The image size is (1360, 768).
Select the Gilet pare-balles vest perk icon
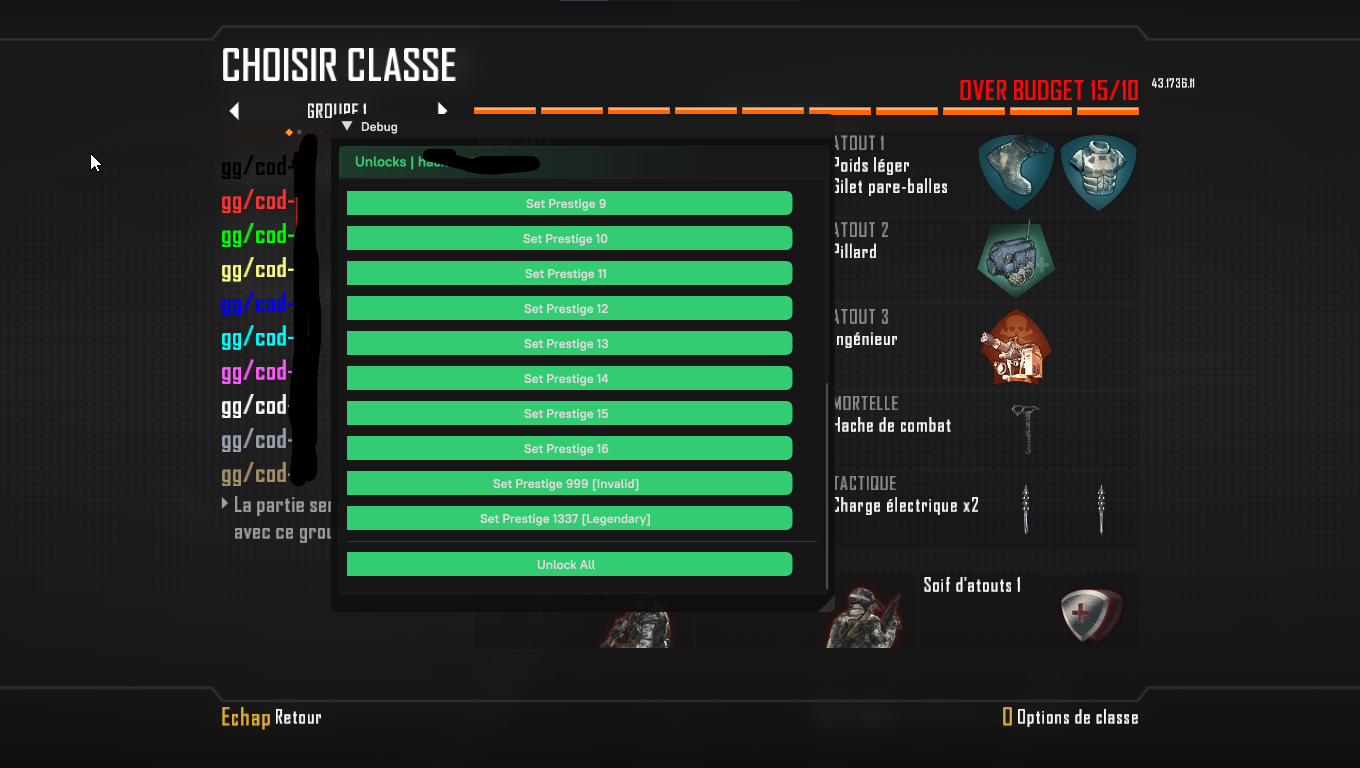tap(1098, 172)
